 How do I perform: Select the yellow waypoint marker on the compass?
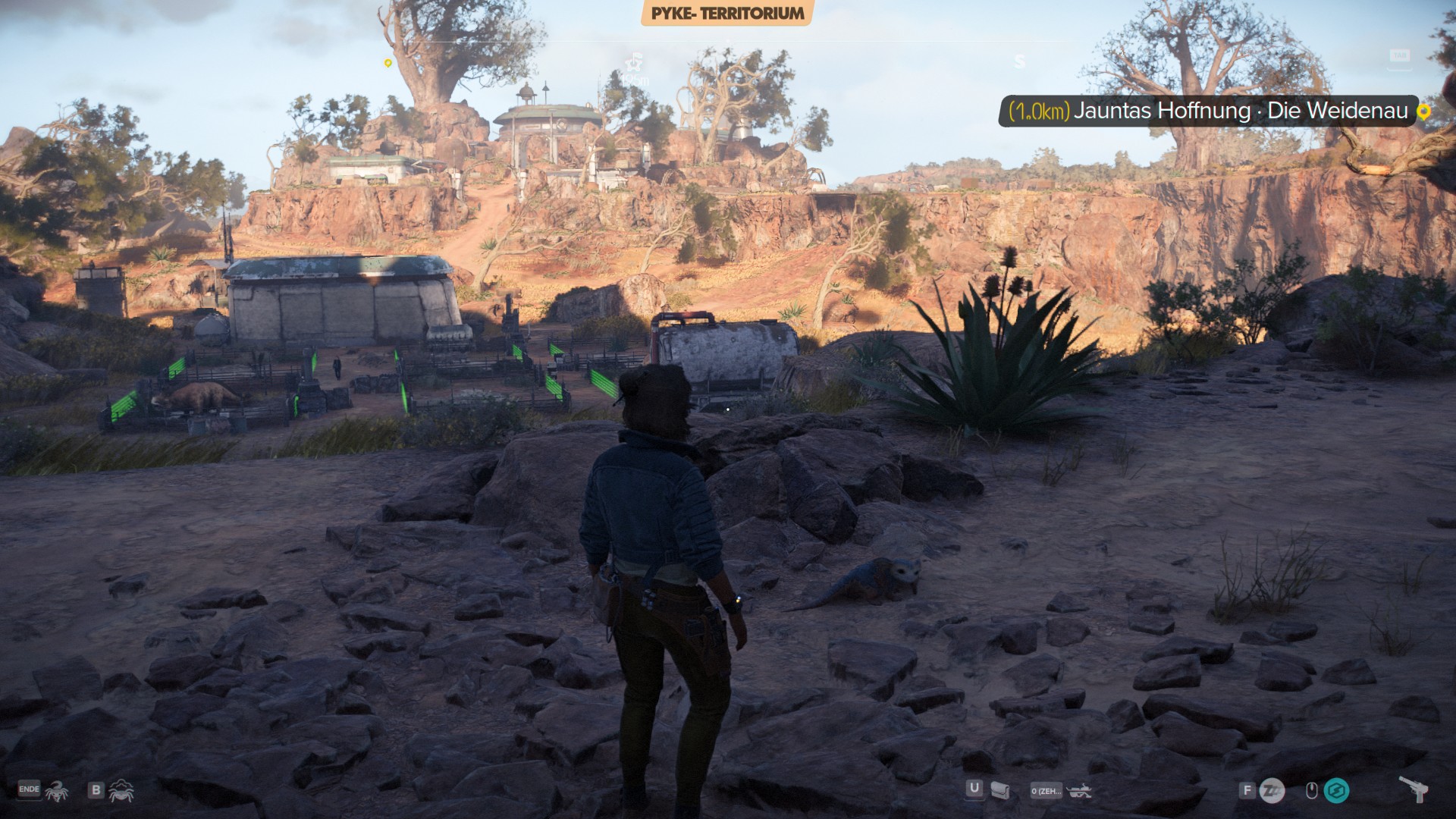pyautogui.click(x=388, y=63)
